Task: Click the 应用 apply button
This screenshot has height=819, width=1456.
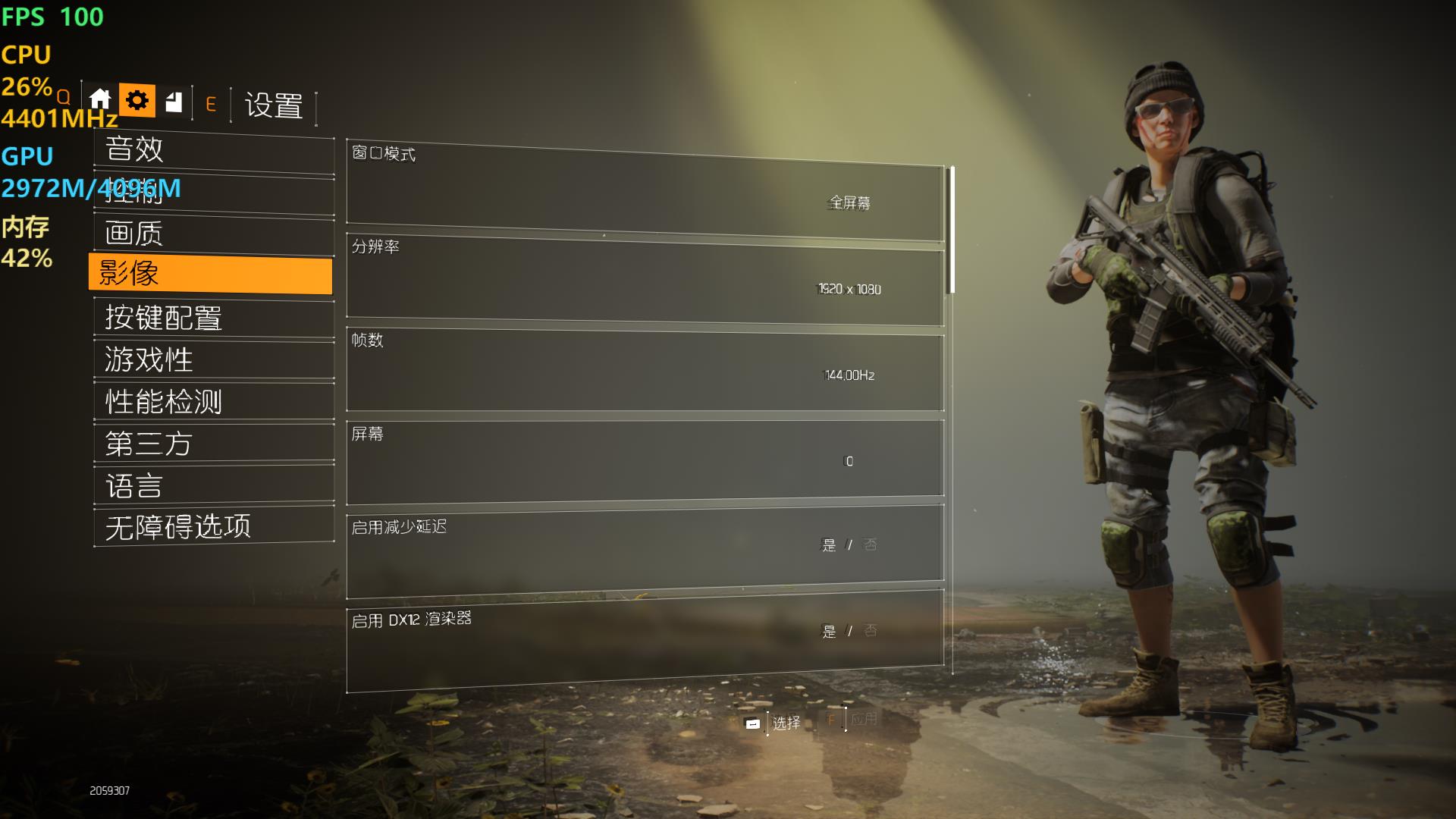Action: [x=863, y=719]
